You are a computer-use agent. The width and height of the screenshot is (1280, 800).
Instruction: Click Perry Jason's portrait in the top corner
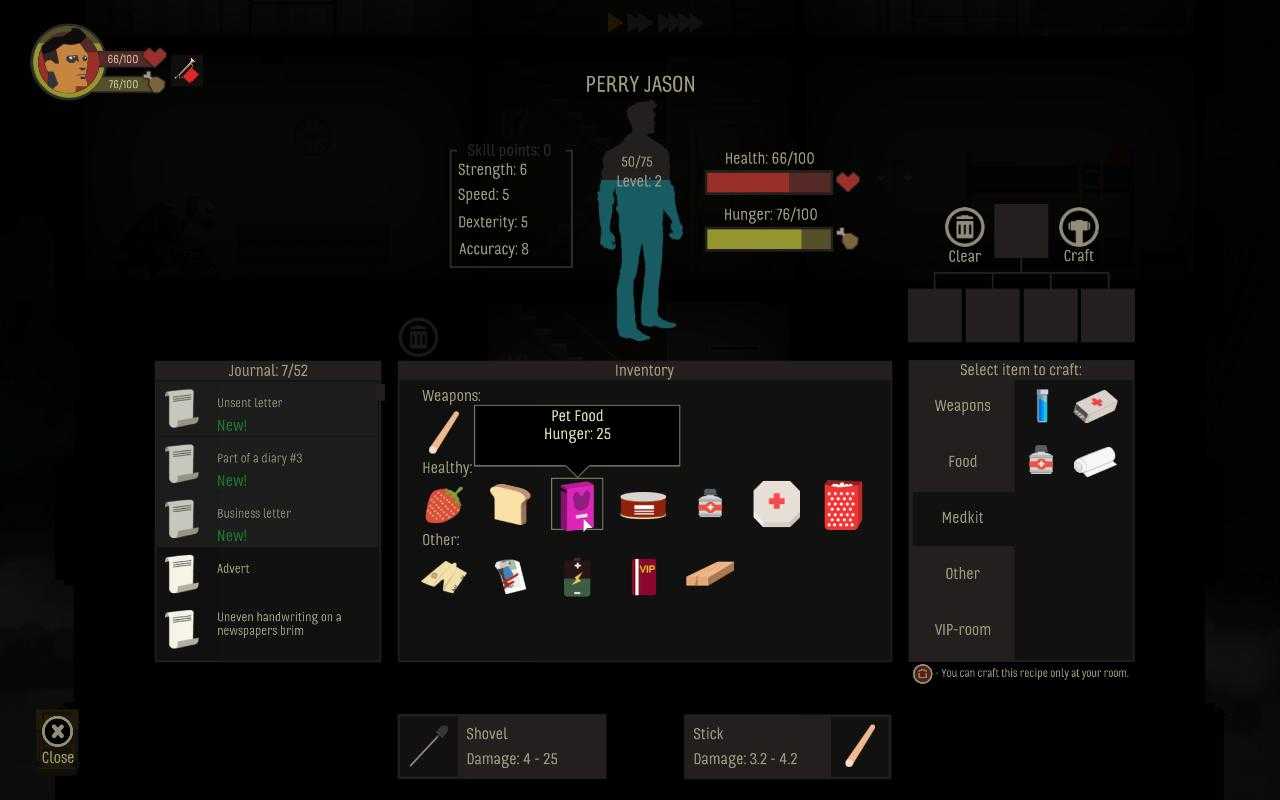coord(66,60)
